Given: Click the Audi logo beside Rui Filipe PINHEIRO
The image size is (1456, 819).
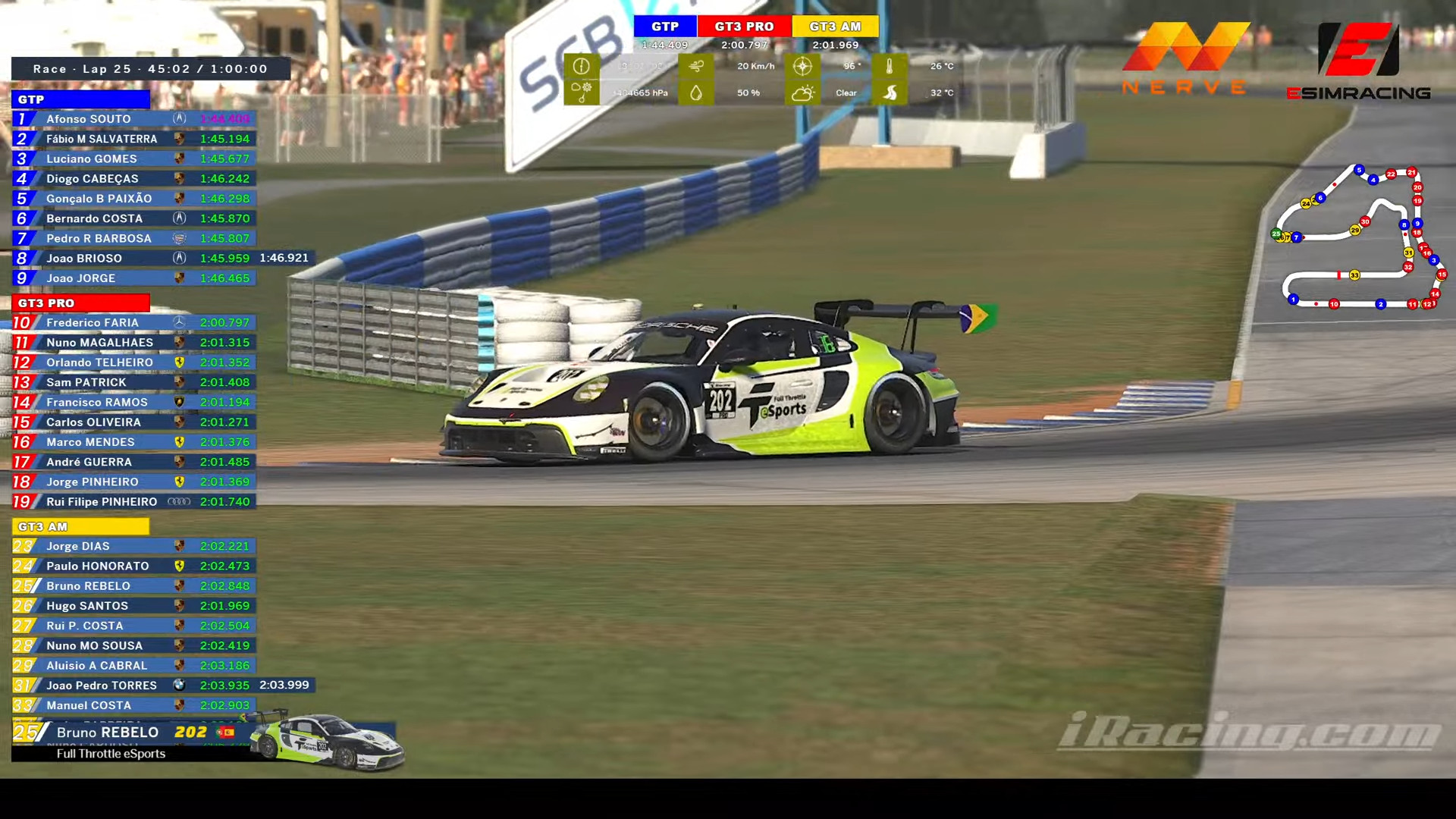Looking at the screenshot, I should click(180, 501).
